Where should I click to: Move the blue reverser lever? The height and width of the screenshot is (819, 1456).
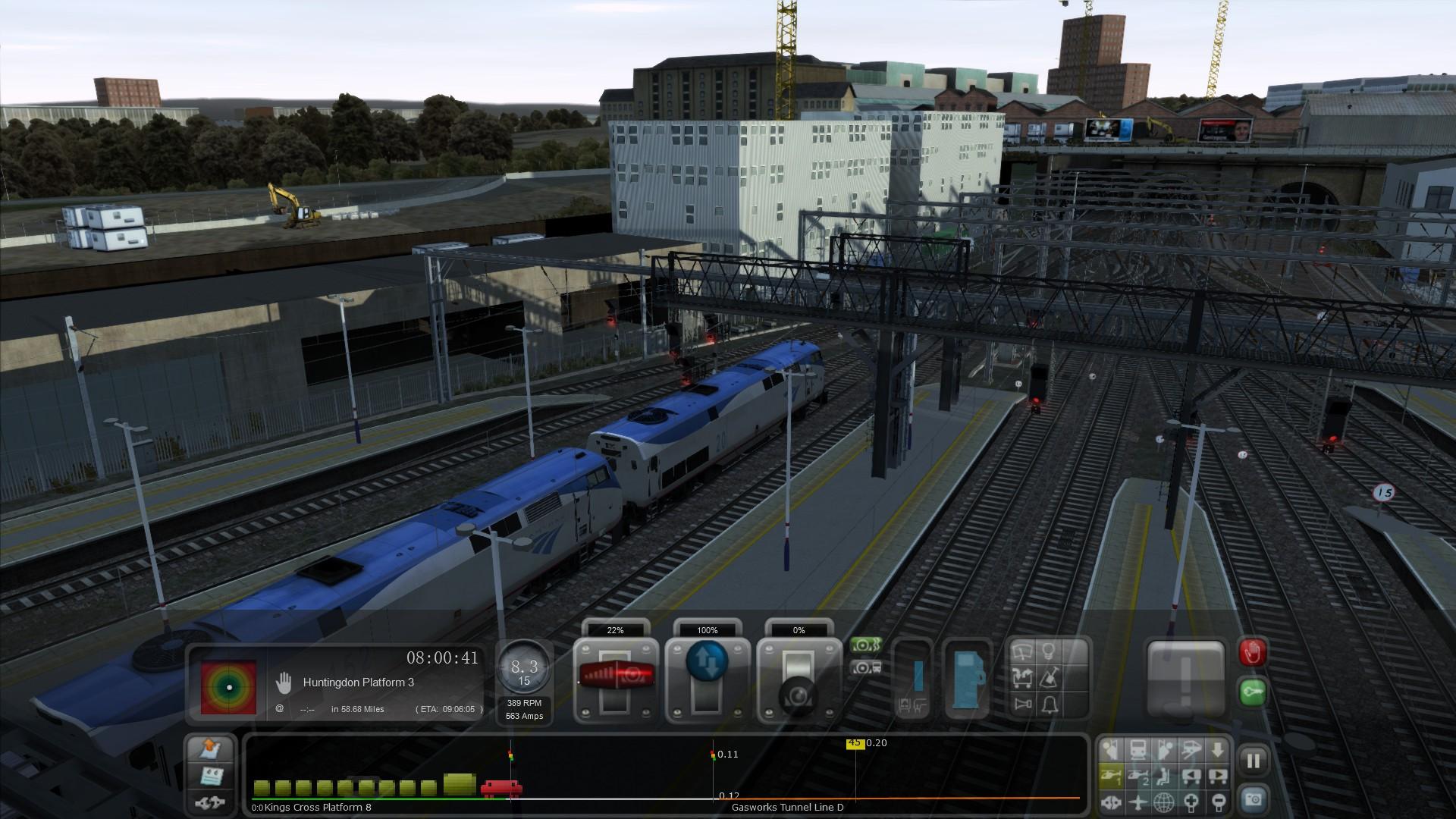point(707,675)
